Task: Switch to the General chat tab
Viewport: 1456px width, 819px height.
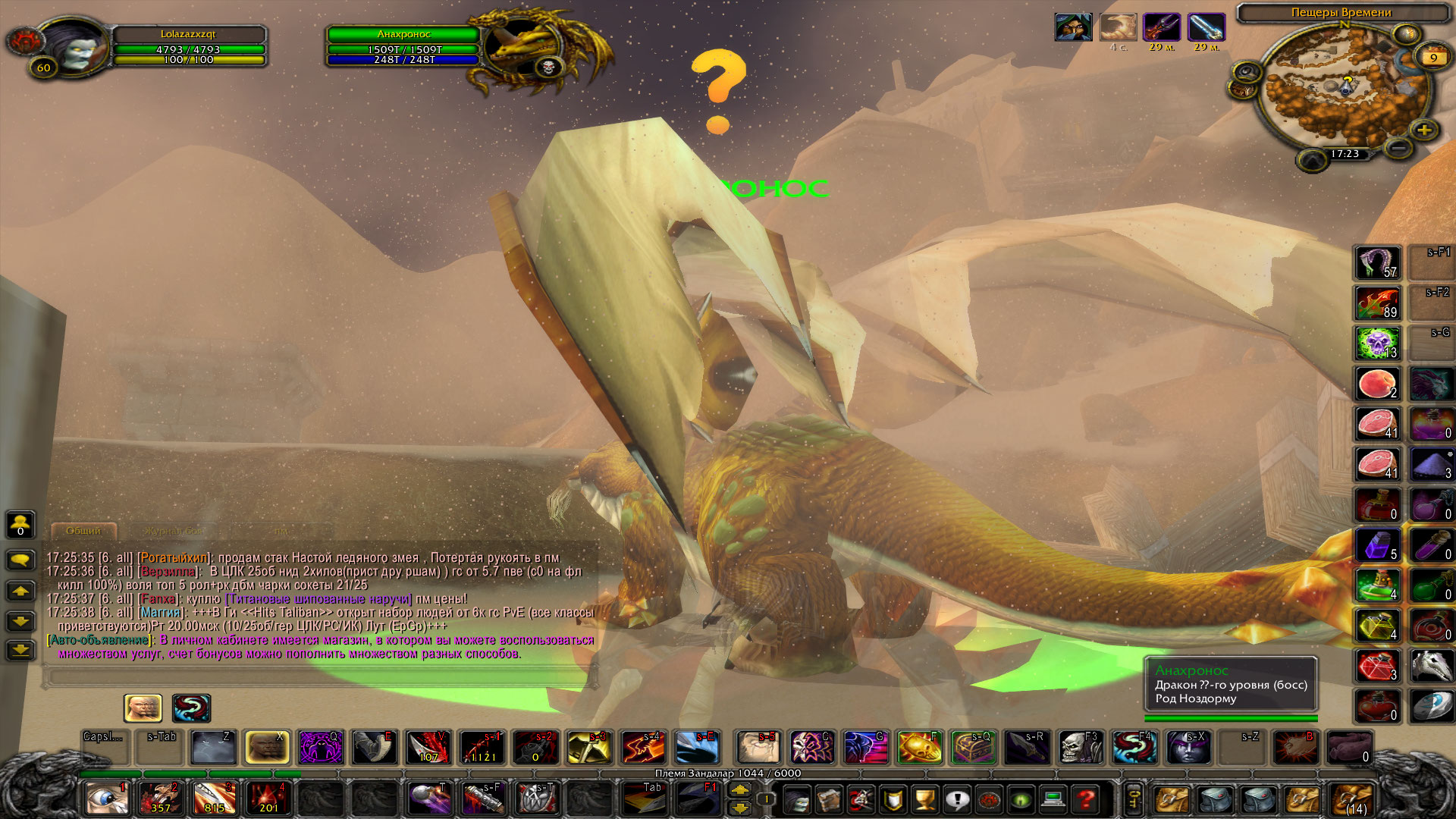Action: coord(83,531)
